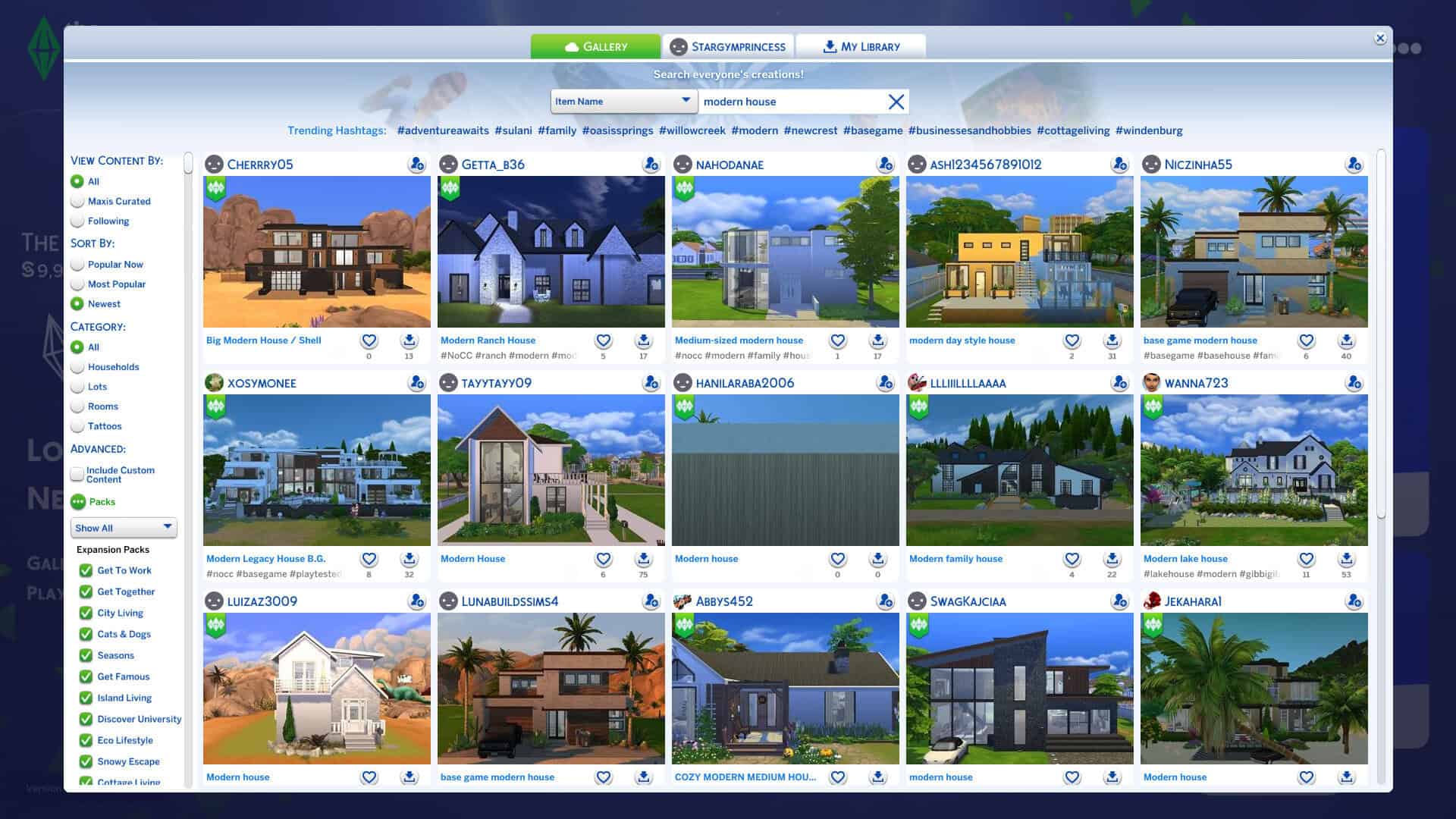1456x819 pixels.
Task: Open the Item Name search dropdown
Action: point(623,100)
